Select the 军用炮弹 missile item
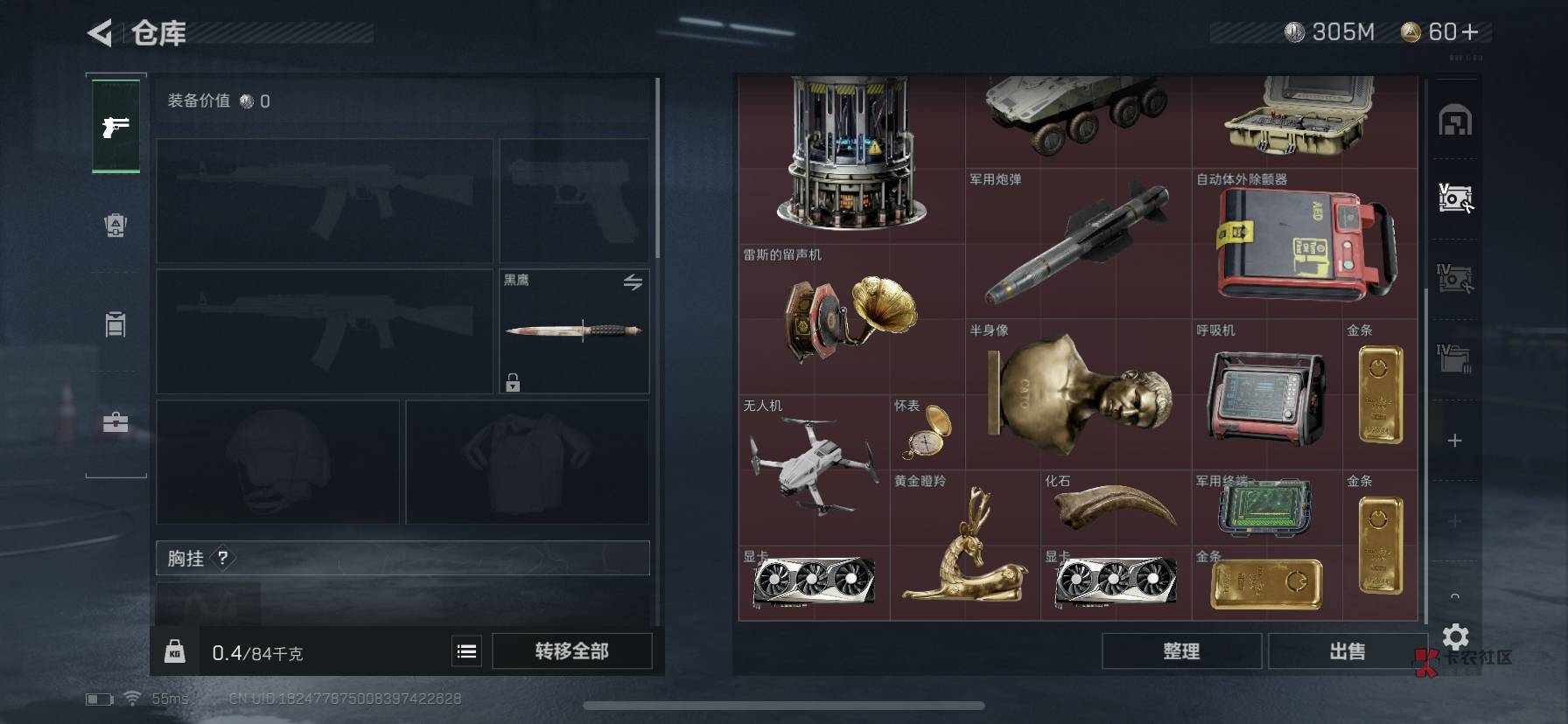The image size is (1568, 724). [1077, 243]
